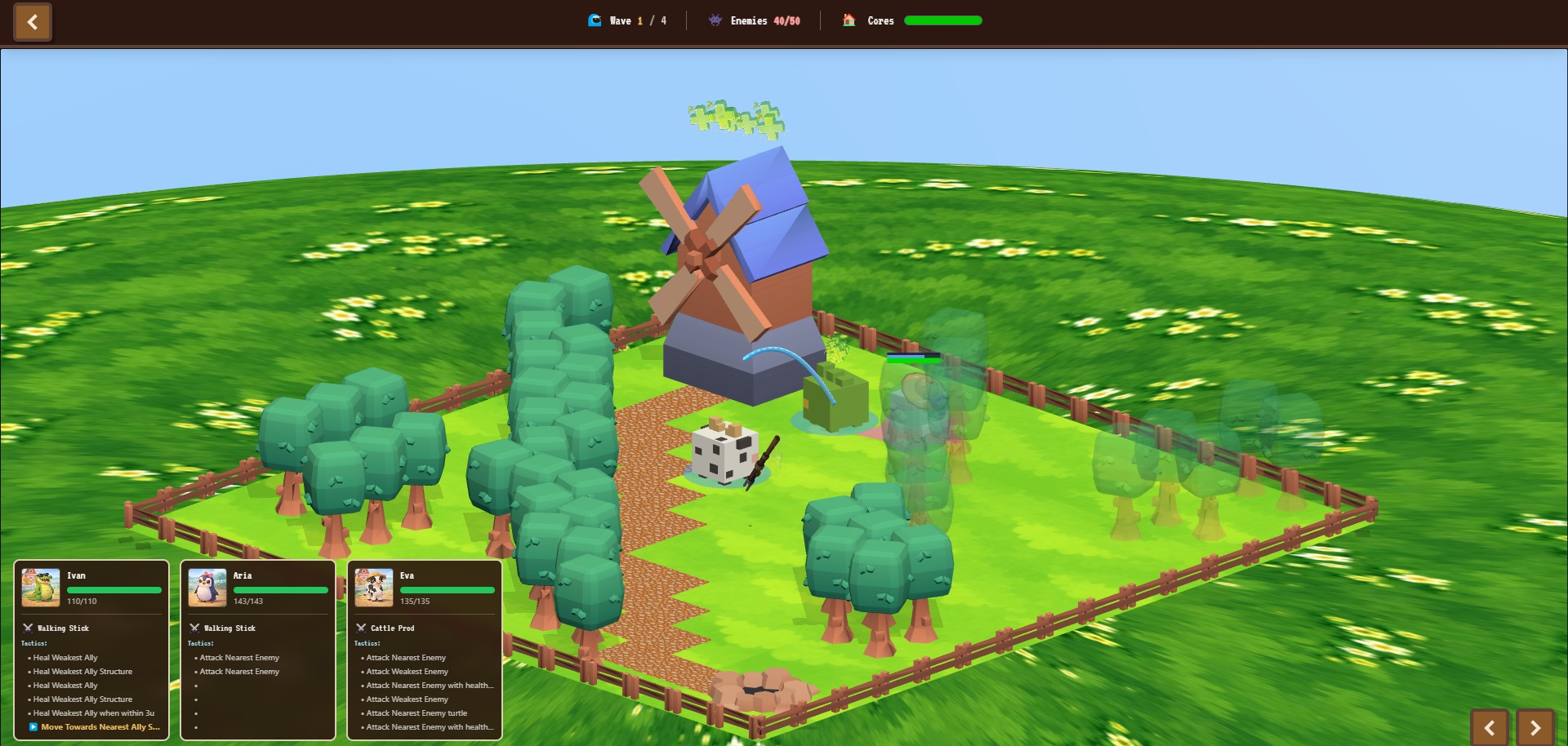Viewport: 1568px width, 746px height.
Task: Click Ivan's crocodile portrait
Action: (41, 588)
